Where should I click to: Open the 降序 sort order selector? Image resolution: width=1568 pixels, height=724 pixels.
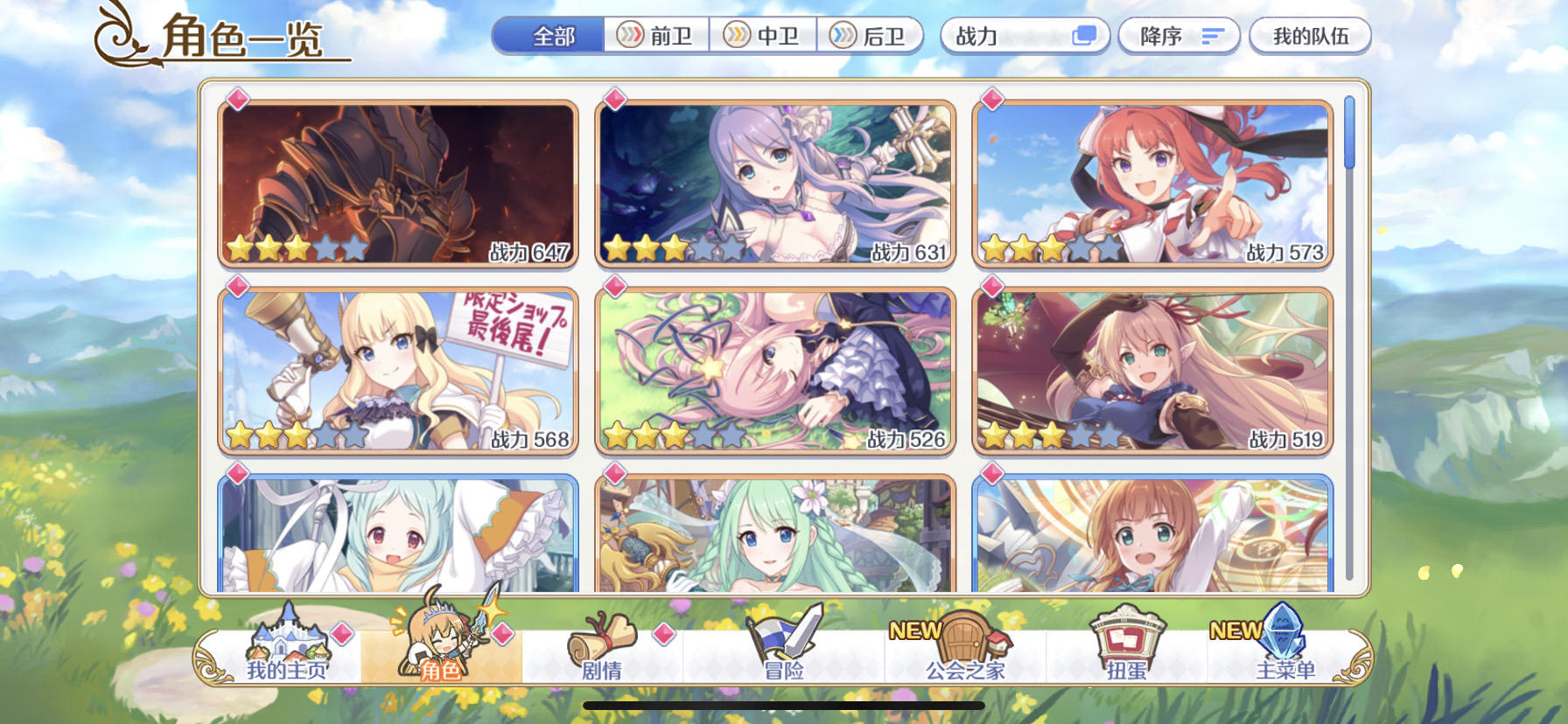[x=1177, y=36]
